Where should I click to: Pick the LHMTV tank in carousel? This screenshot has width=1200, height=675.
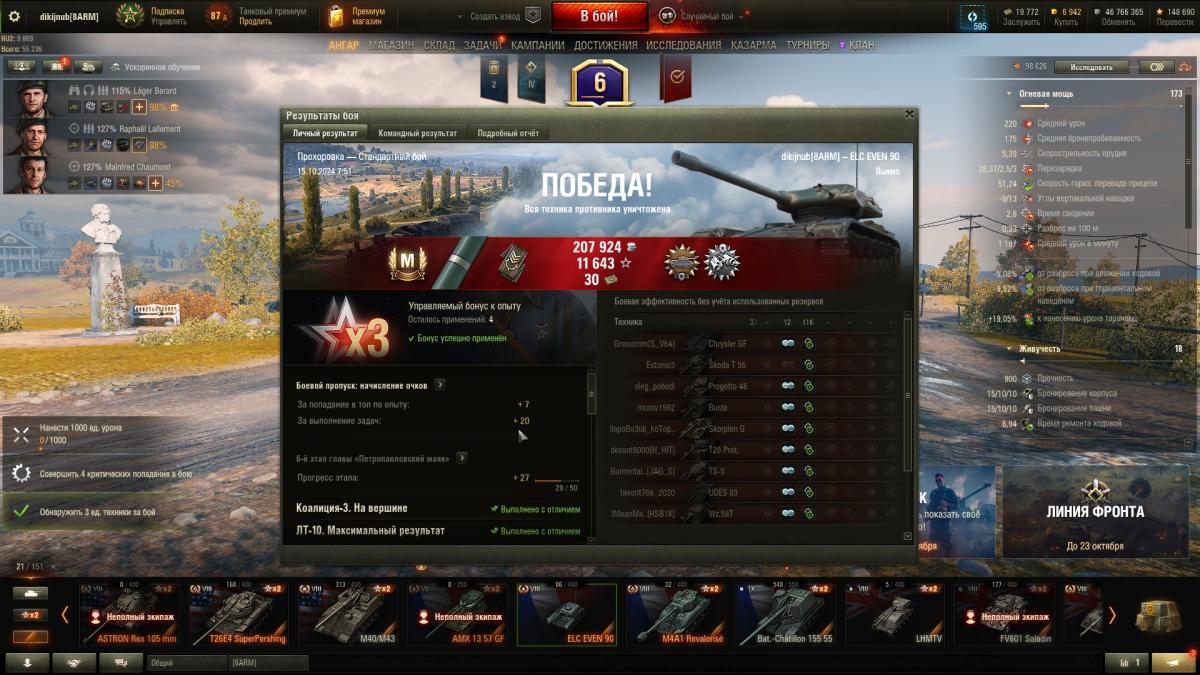pyautogui.click(x=894, y=615)
